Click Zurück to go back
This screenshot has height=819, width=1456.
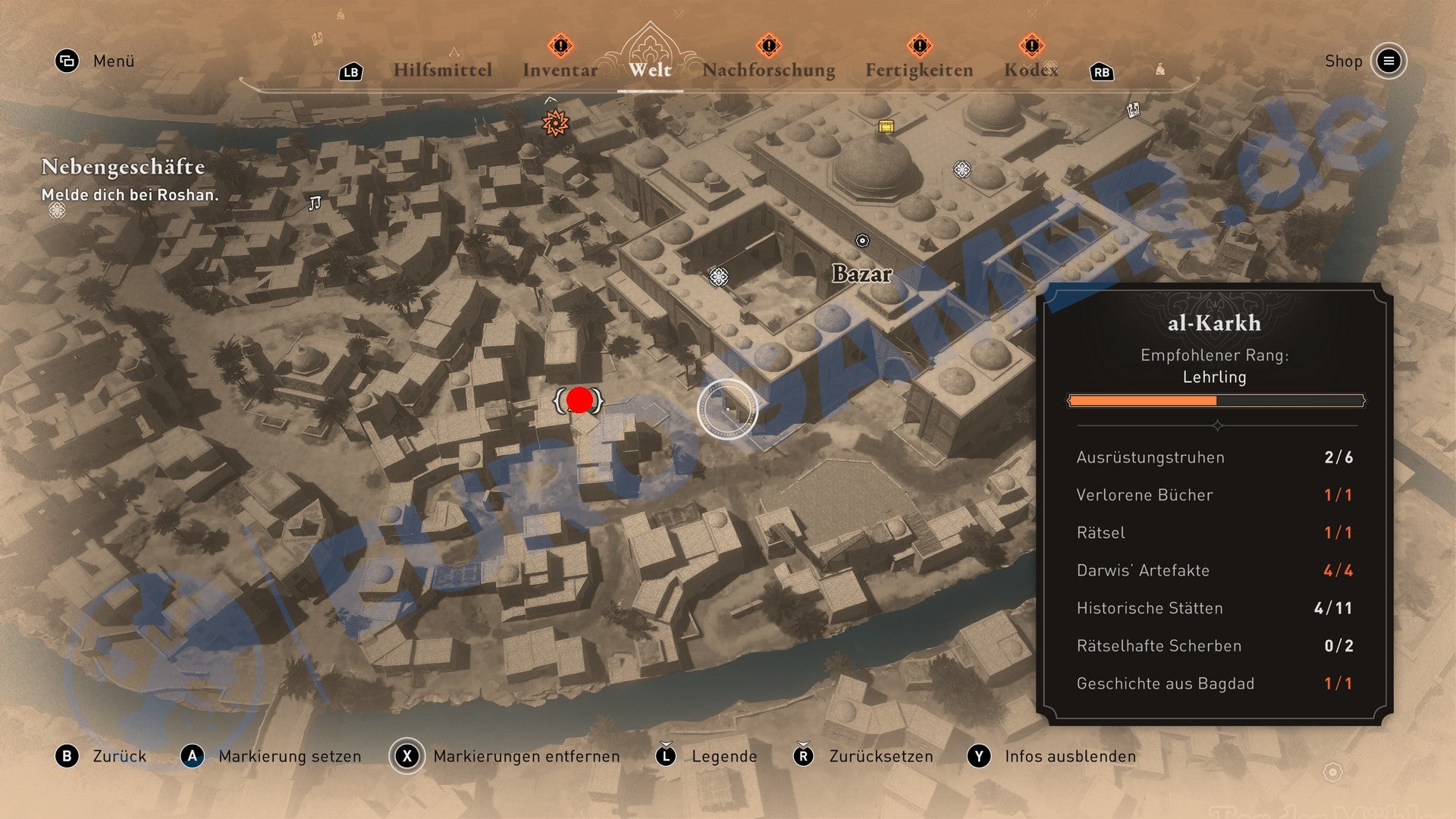[119, 756]
